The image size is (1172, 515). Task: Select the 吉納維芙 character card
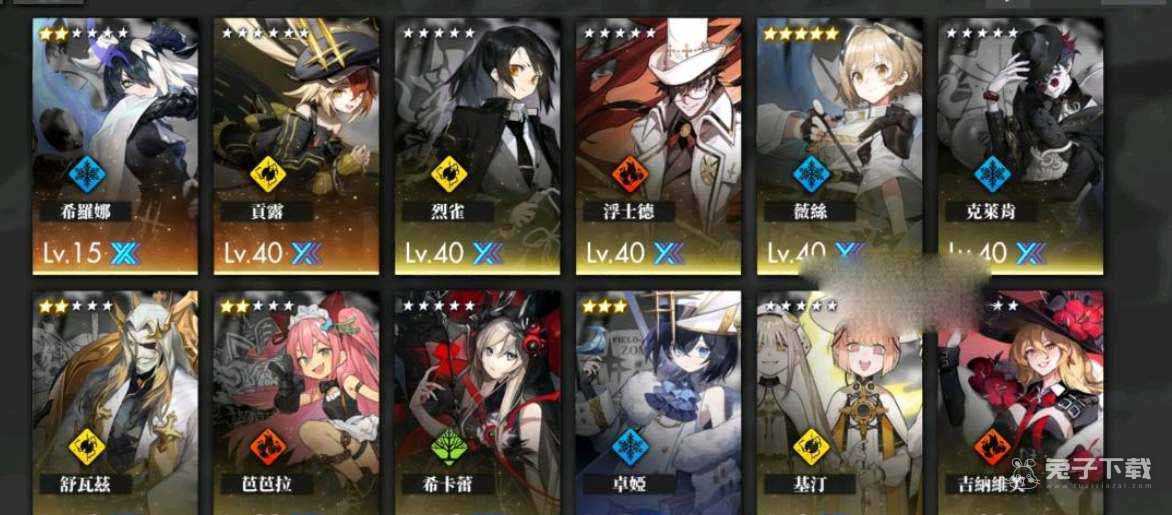click(x=1020, y=400)
